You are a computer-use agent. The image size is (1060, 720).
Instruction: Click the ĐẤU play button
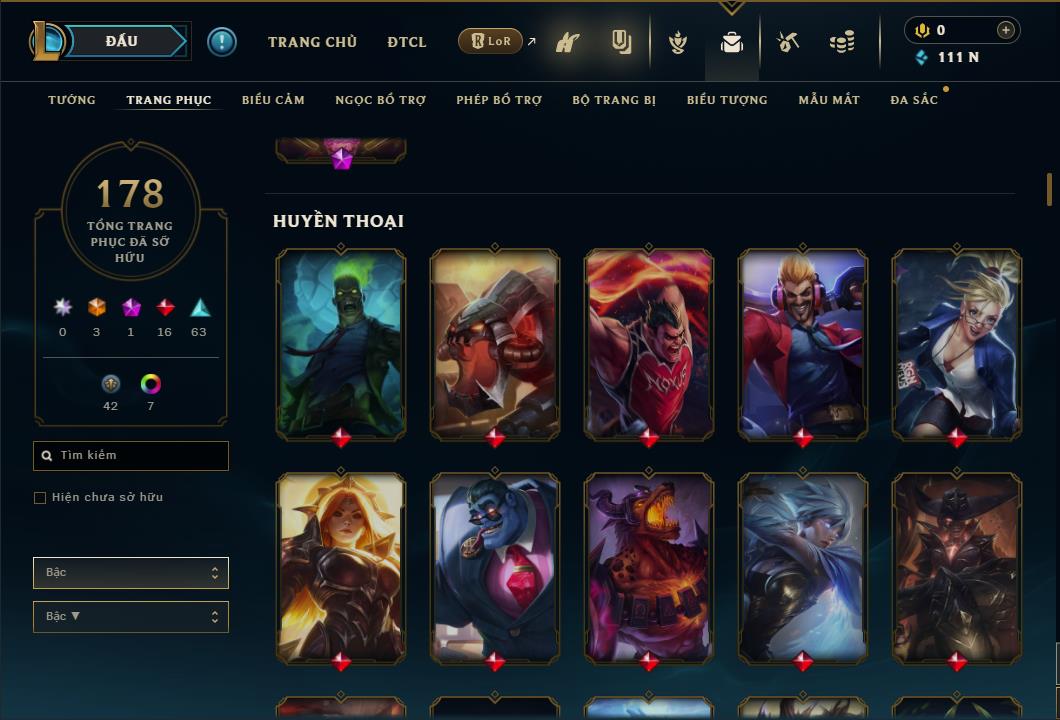[122, 41]
